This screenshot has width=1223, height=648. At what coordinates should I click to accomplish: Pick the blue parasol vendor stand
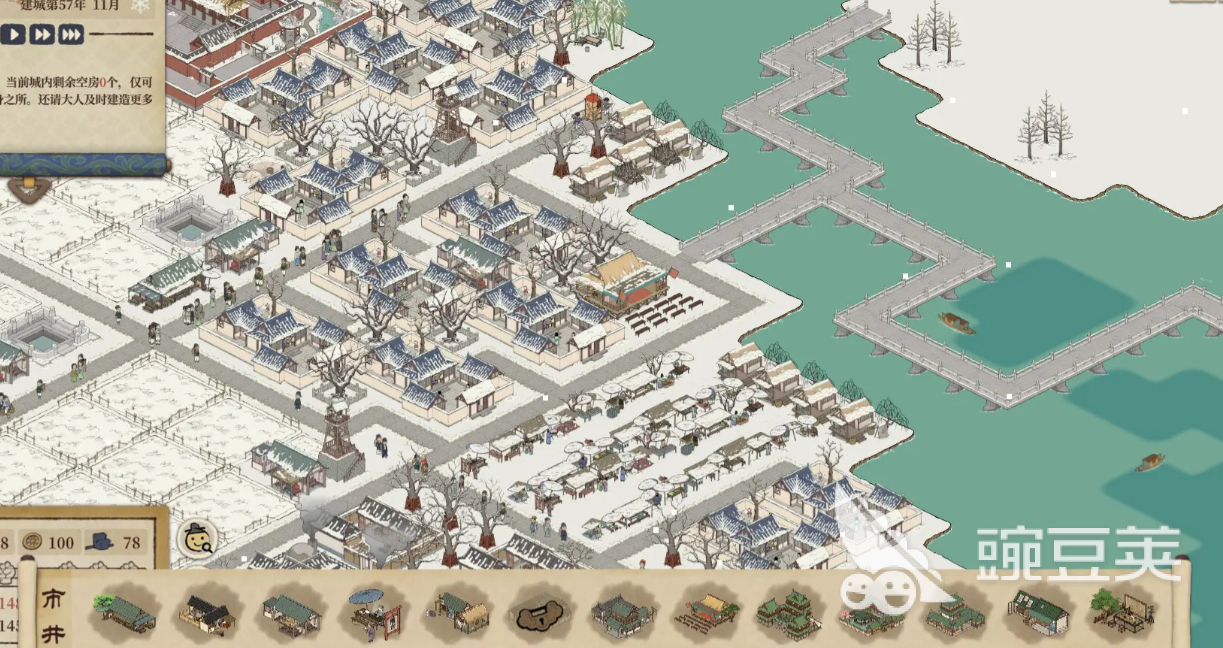coord(375,611)
